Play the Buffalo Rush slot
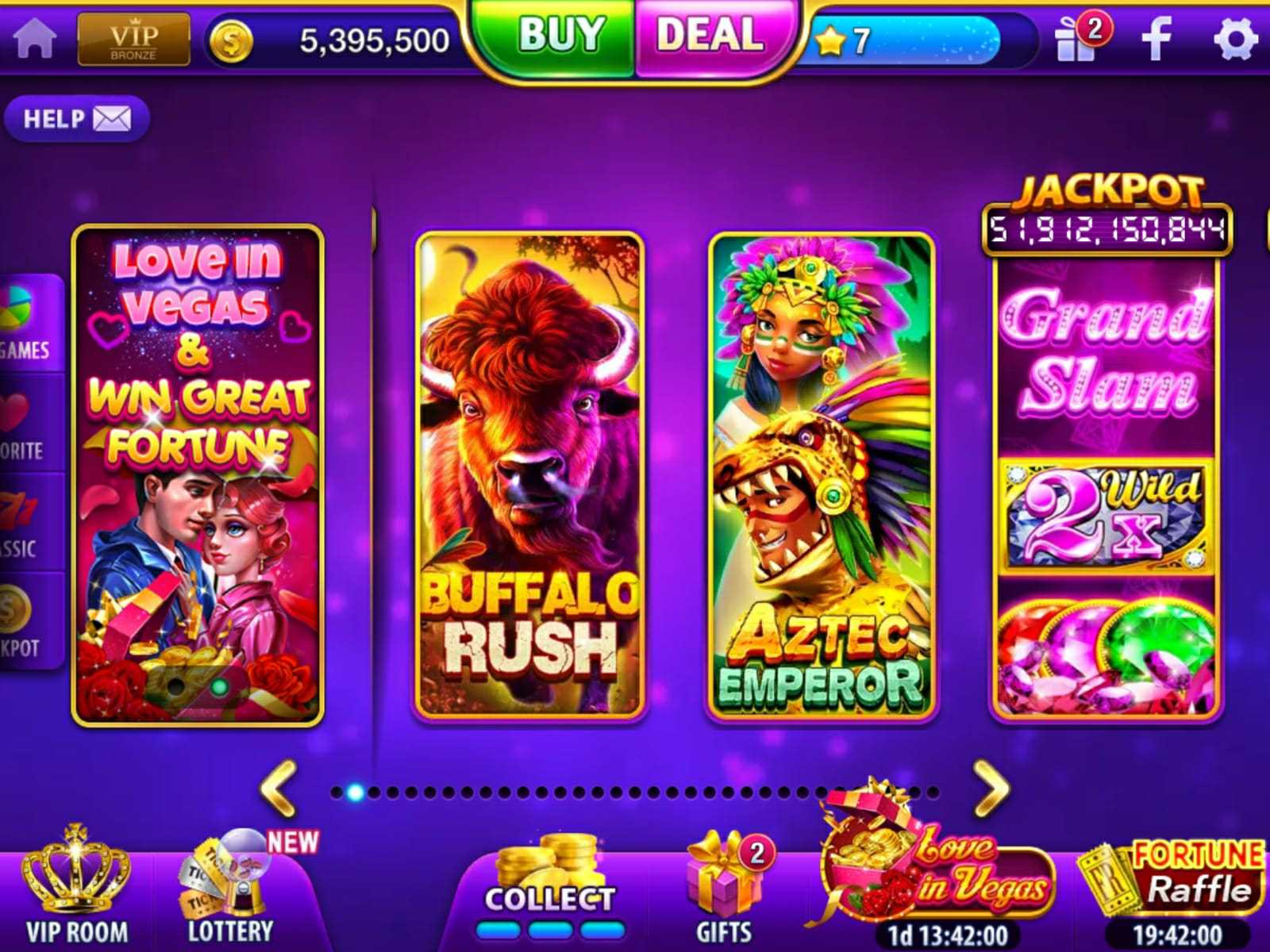 pos(530,476)
